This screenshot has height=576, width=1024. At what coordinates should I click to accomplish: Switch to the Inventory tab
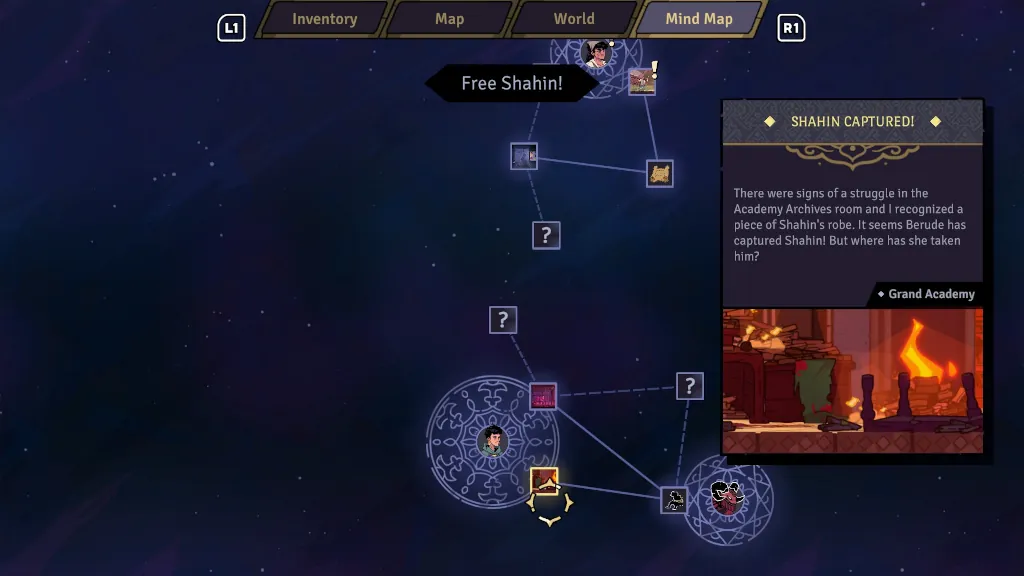324,19
